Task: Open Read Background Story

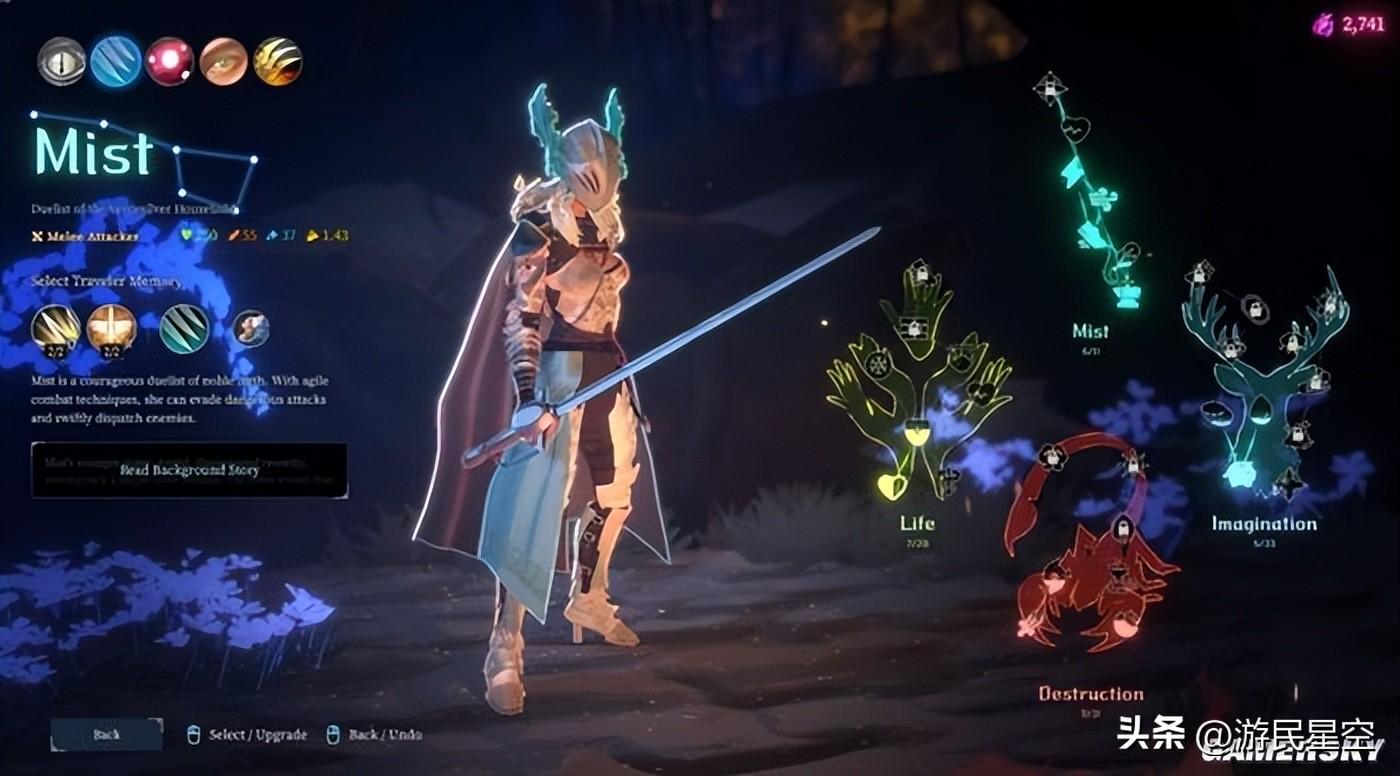Action: [x=189, y=470]
